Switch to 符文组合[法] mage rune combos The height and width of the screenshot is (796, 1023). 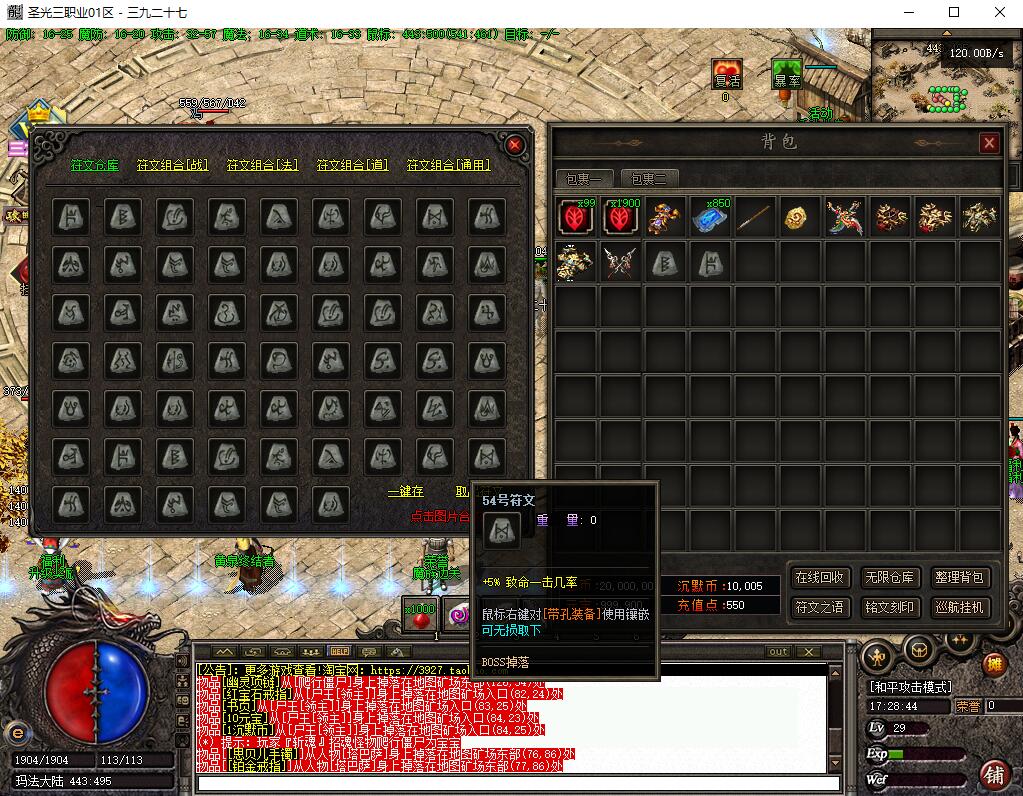[x=262, y=165]
